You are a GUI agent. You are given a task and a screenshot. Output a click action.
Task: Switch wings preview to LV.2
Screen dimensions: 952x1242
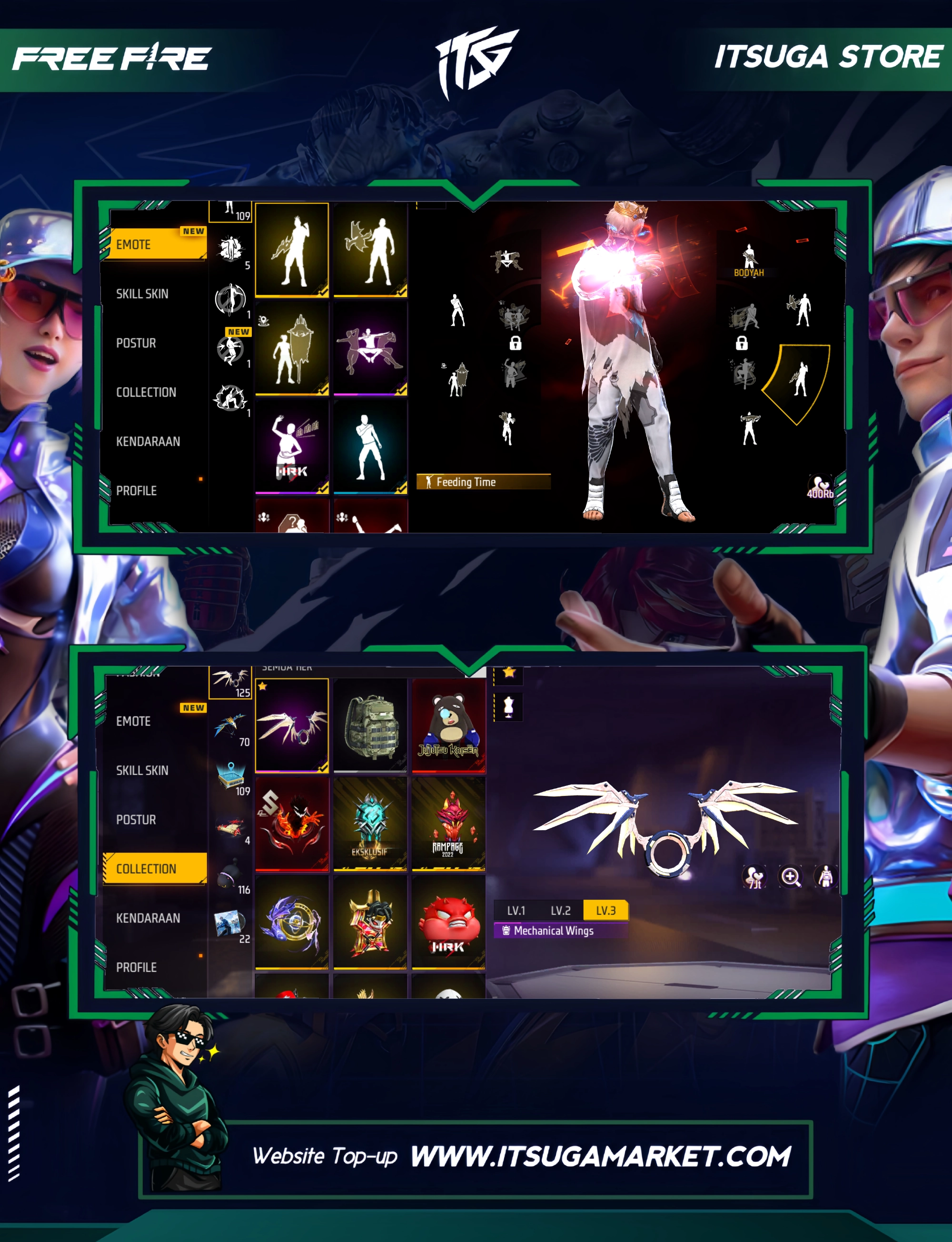click(560, 911)
